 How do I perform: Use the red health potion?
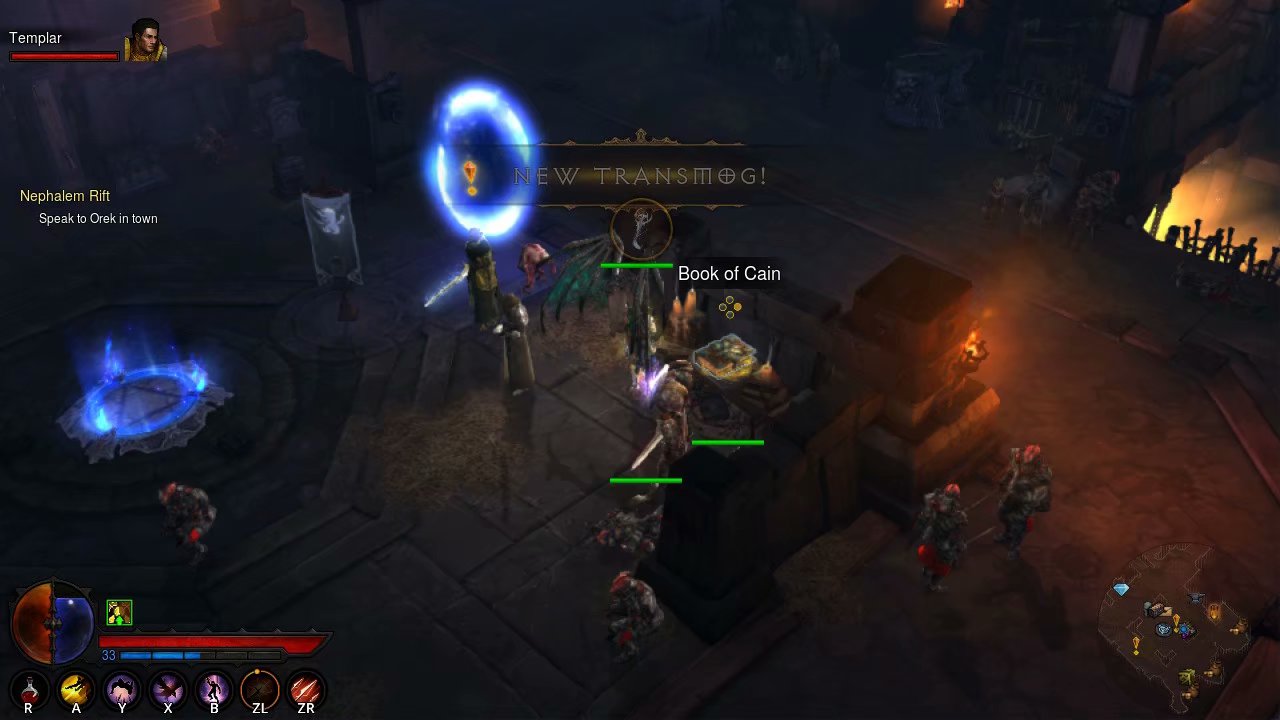coord(29,689)
